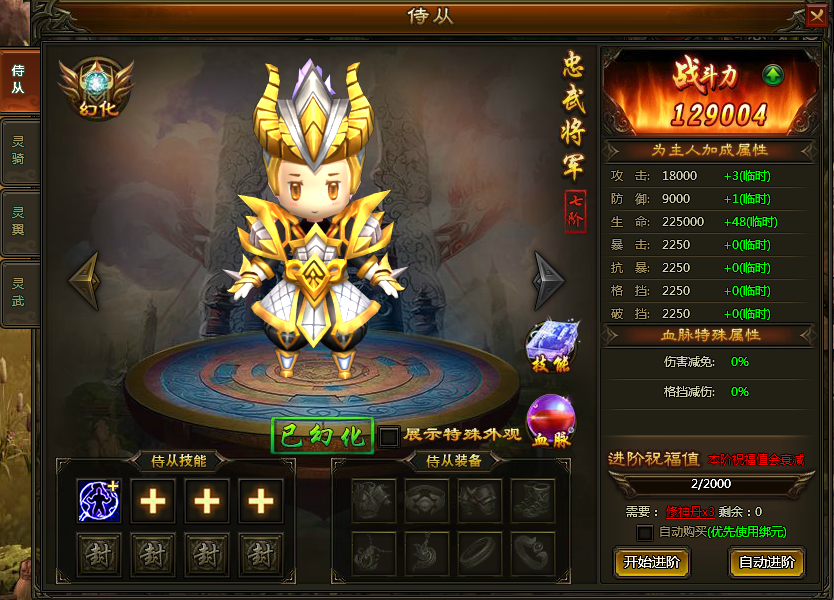The image size is (834, 600).
Task: Open the 血脉 orb icon
Action: [548, 420]
